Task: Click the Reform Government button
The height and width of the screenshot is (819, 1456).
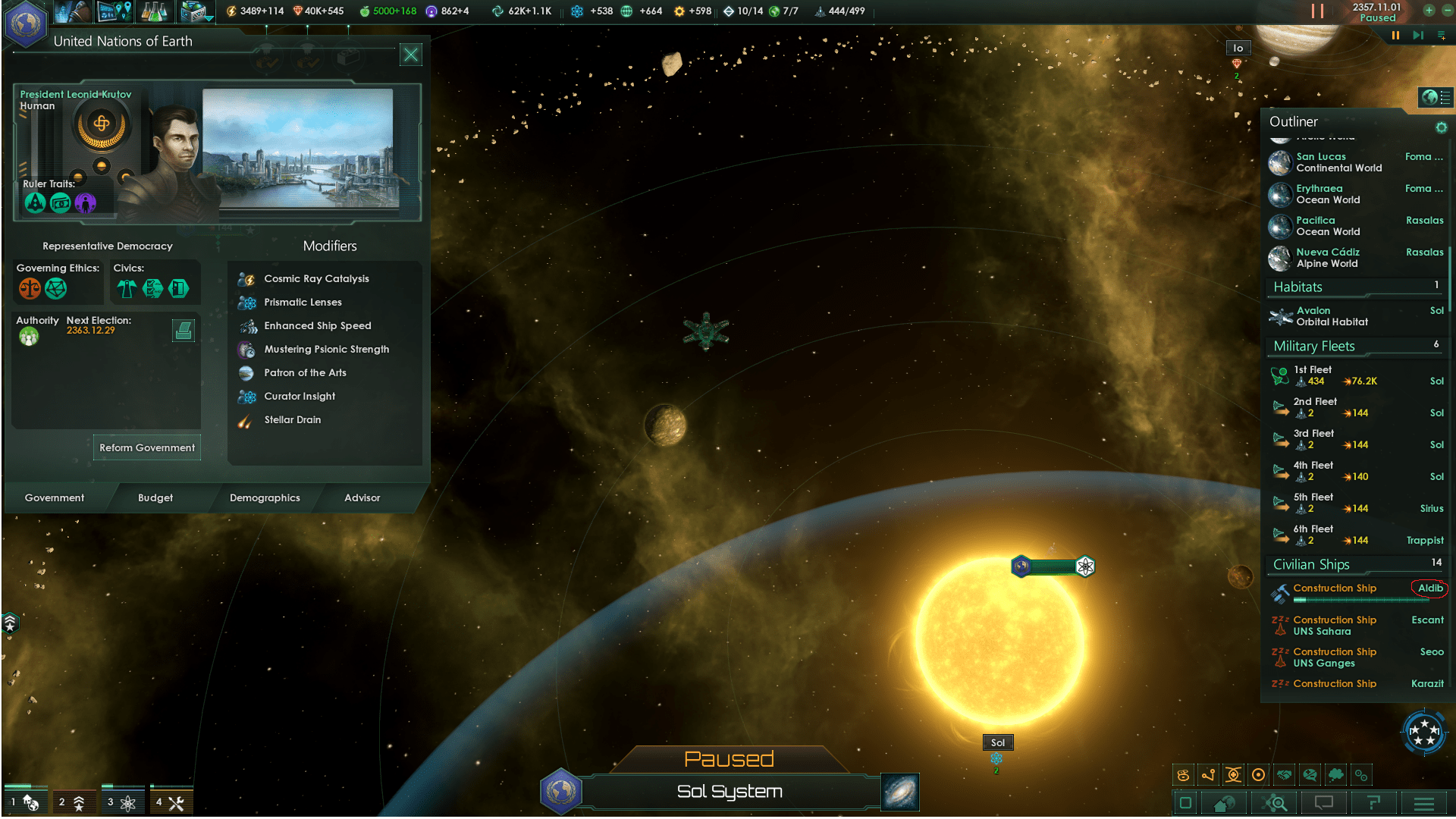Action: coord(147,447)
